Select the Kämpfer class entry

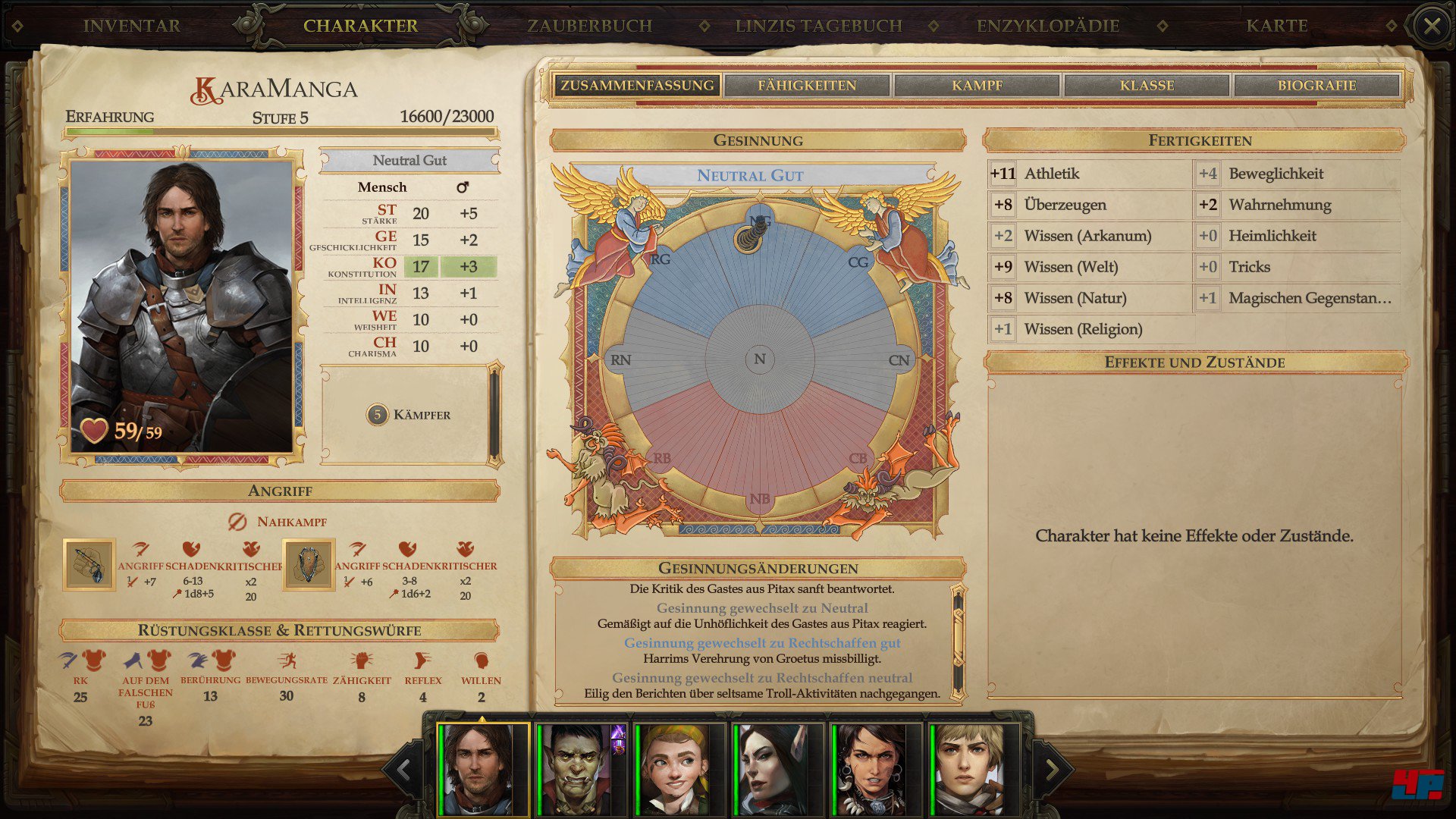pos(409,415)
